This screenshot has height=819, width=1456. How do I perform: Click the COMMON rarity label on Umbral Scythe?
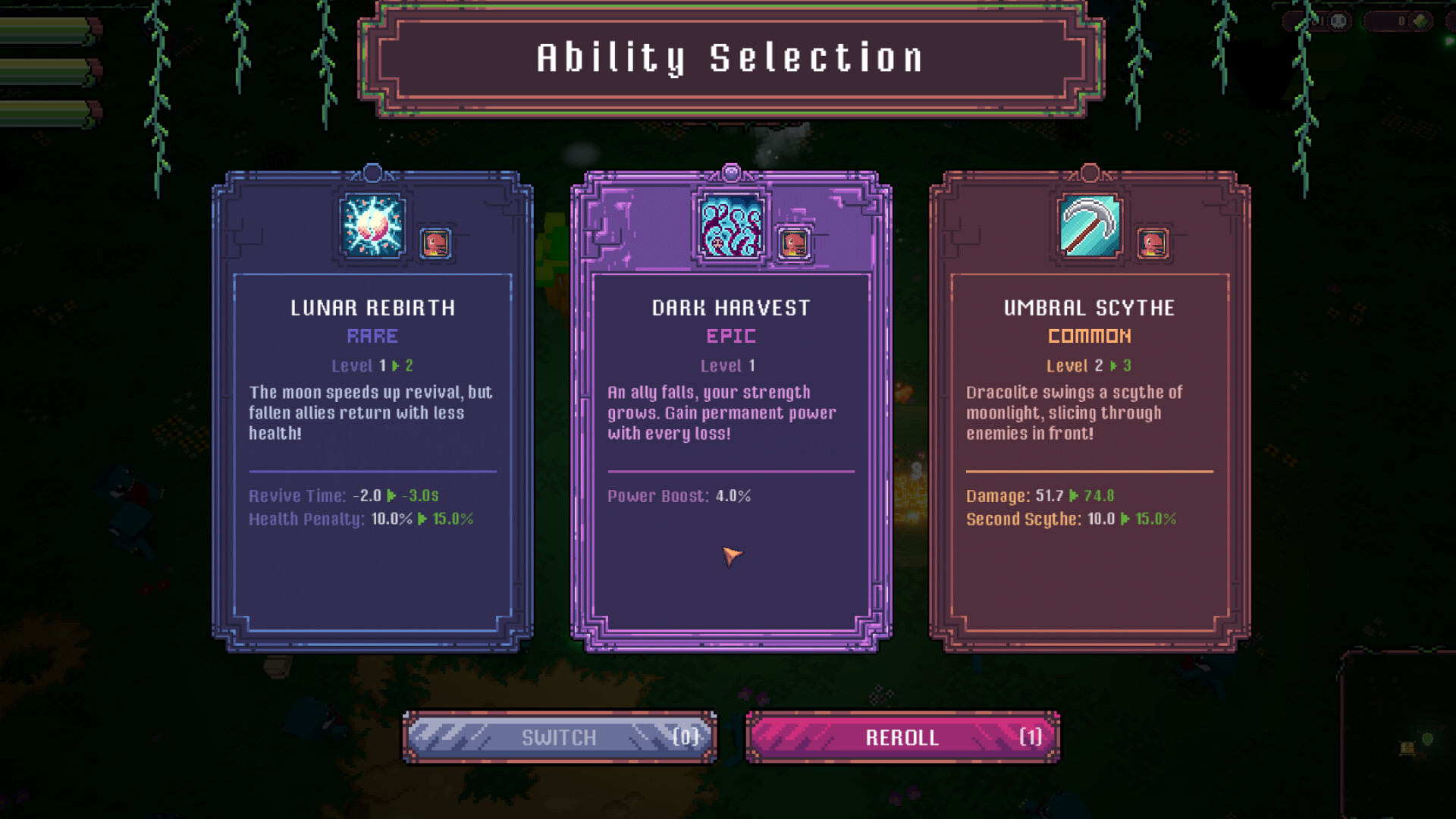coord(1090,336)
